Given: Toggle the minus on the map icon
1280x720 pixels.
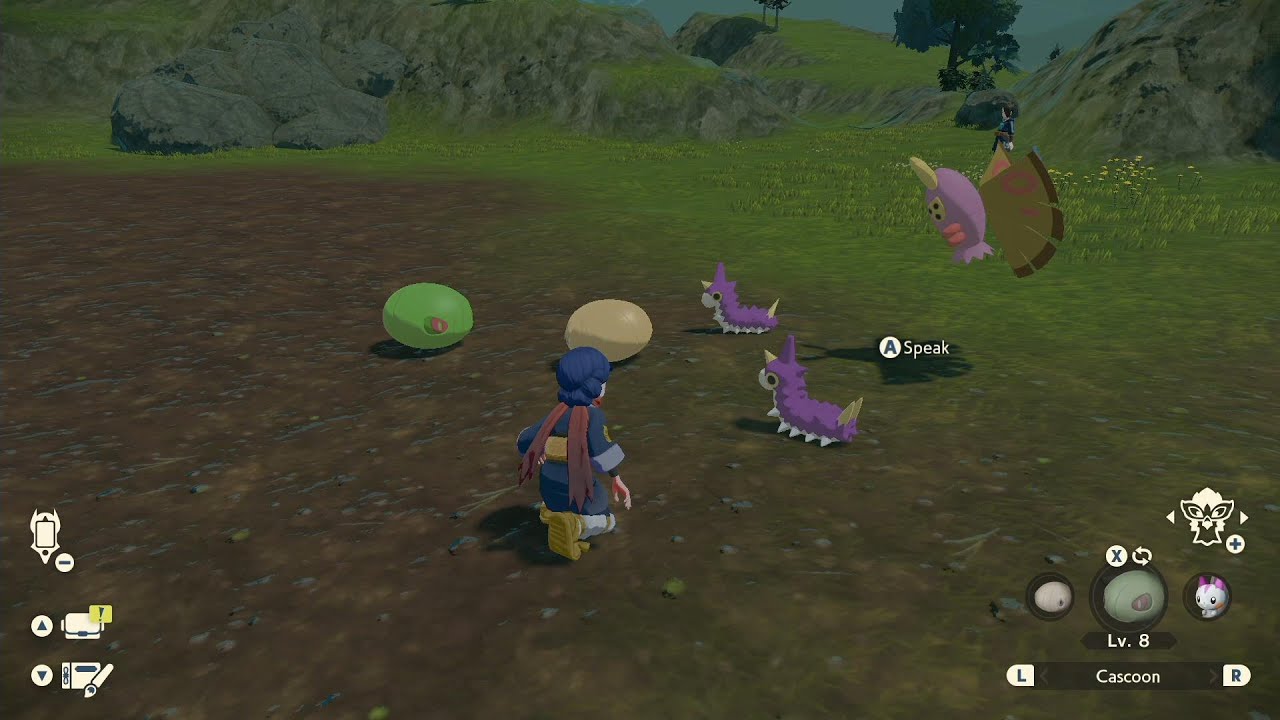Looking at the screenshot, I should (x=64, y=564).
